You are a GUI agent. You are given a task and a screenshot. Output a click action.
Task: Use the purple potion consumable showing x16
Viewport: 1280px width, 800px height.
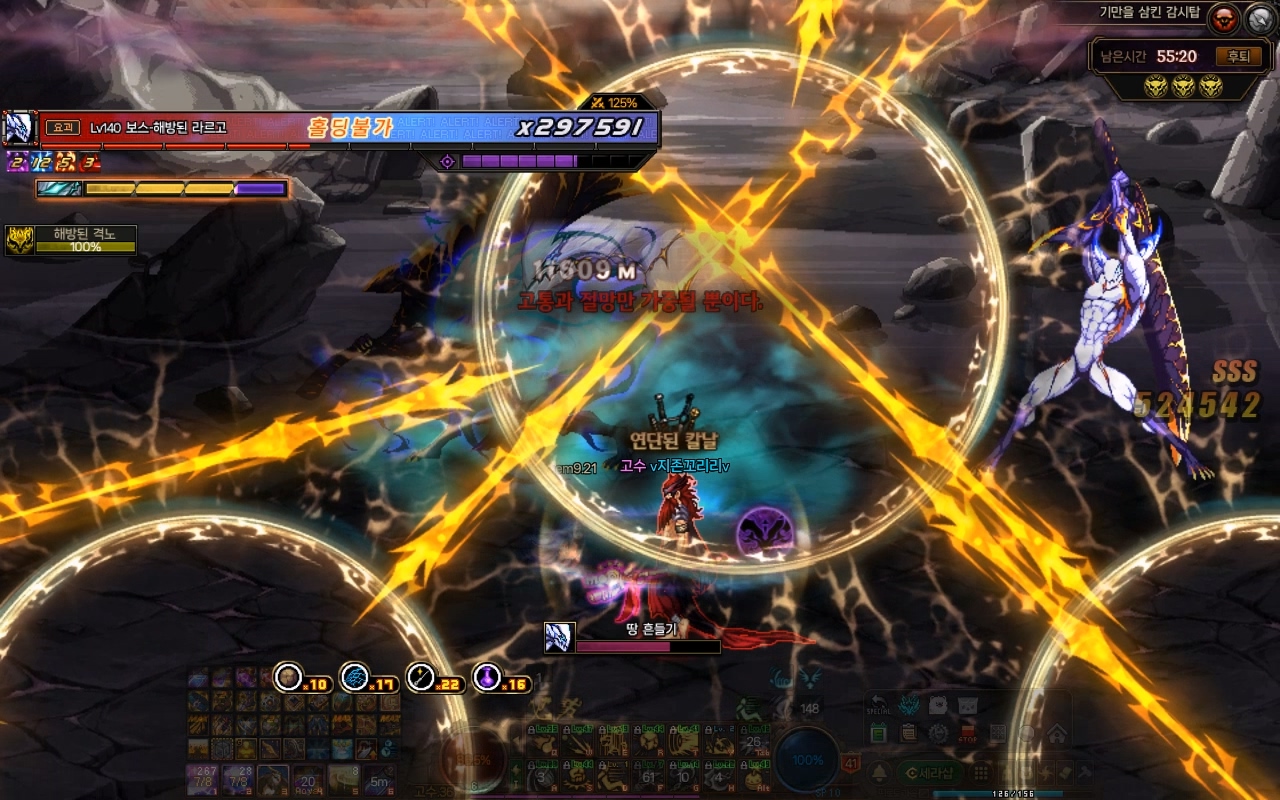[x=487, y=677]
